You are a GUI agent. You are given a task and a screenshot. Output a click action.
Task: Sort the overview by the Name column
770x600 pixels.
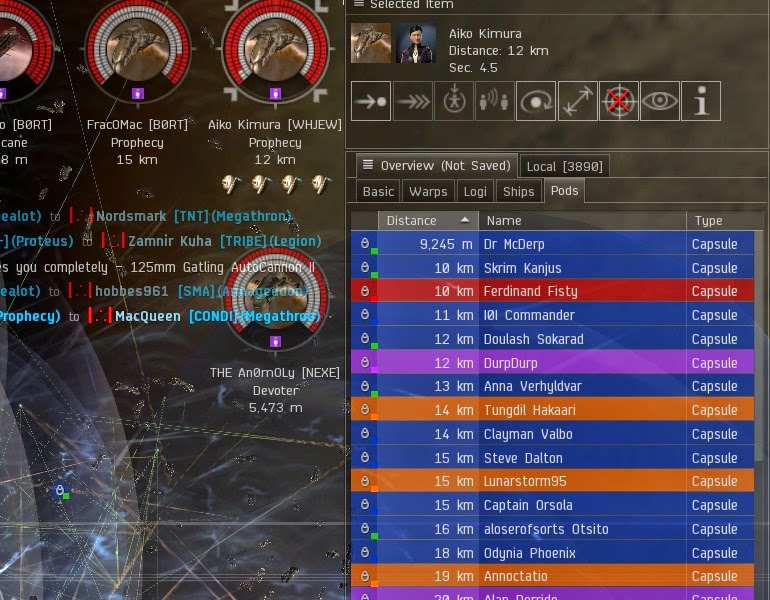581,220
